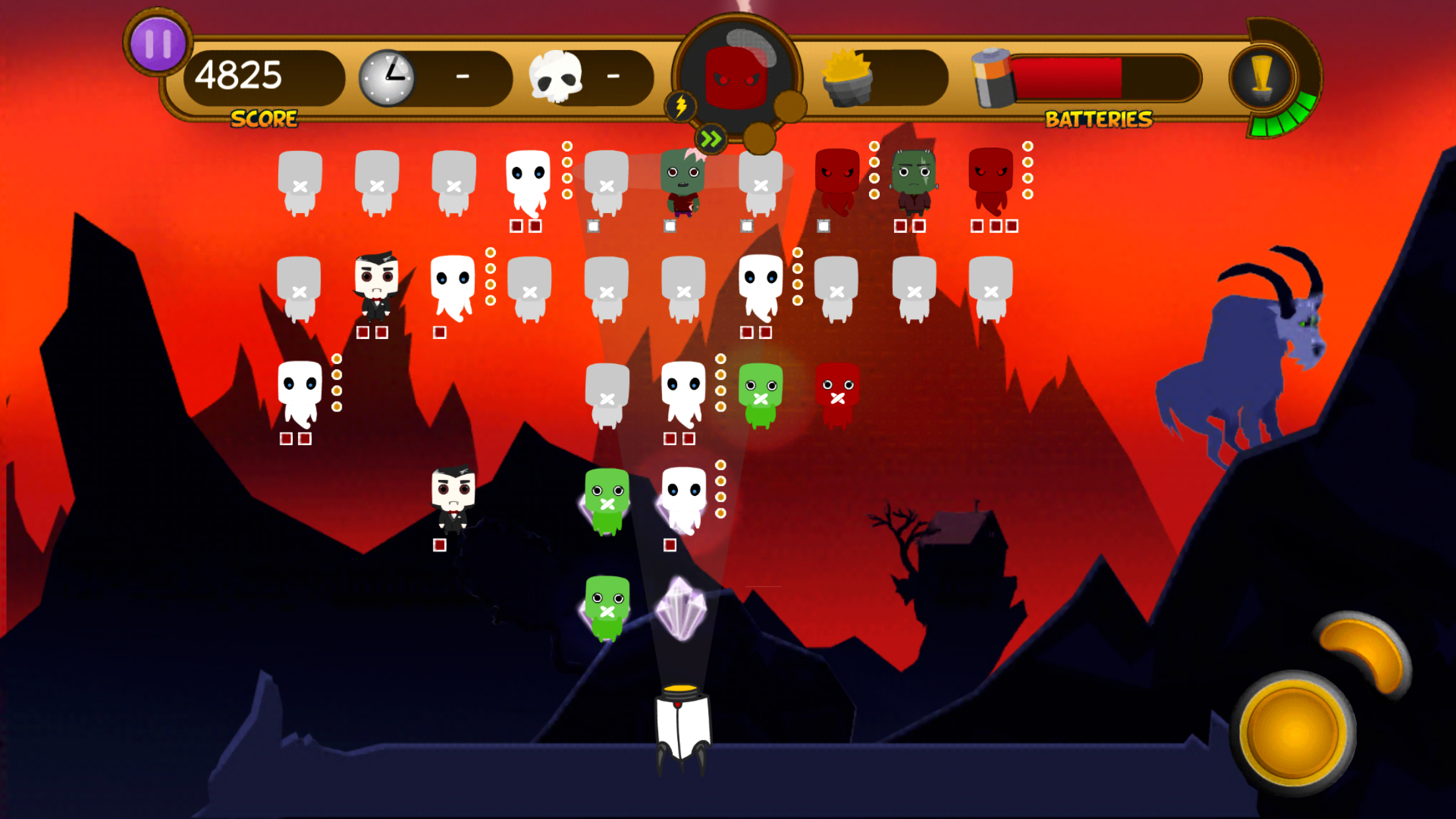Open the warning arc panel on the far right
The image size is (1456, 819).
coord(1262,76)
